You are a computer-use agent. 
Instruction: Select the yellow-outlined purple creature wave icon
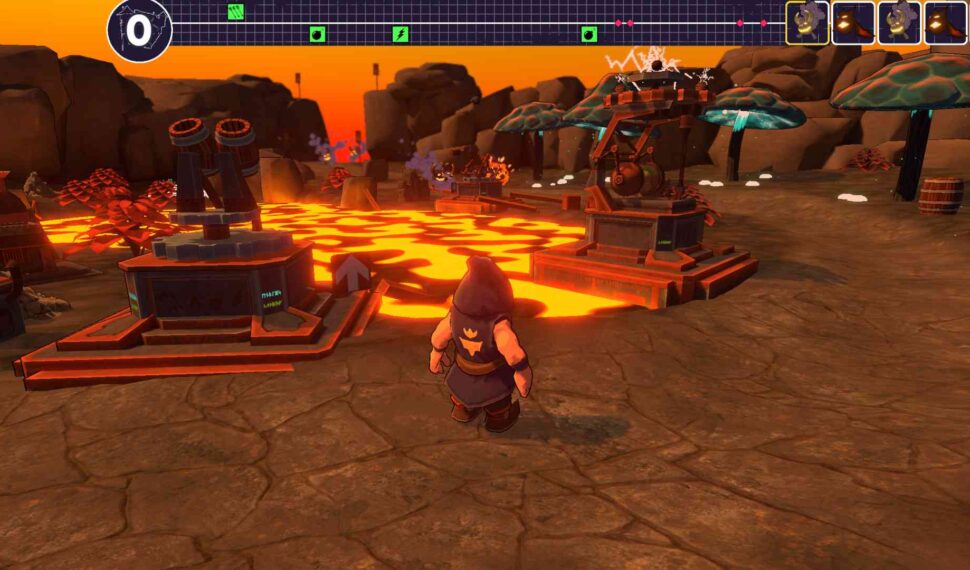pos(807,22)
